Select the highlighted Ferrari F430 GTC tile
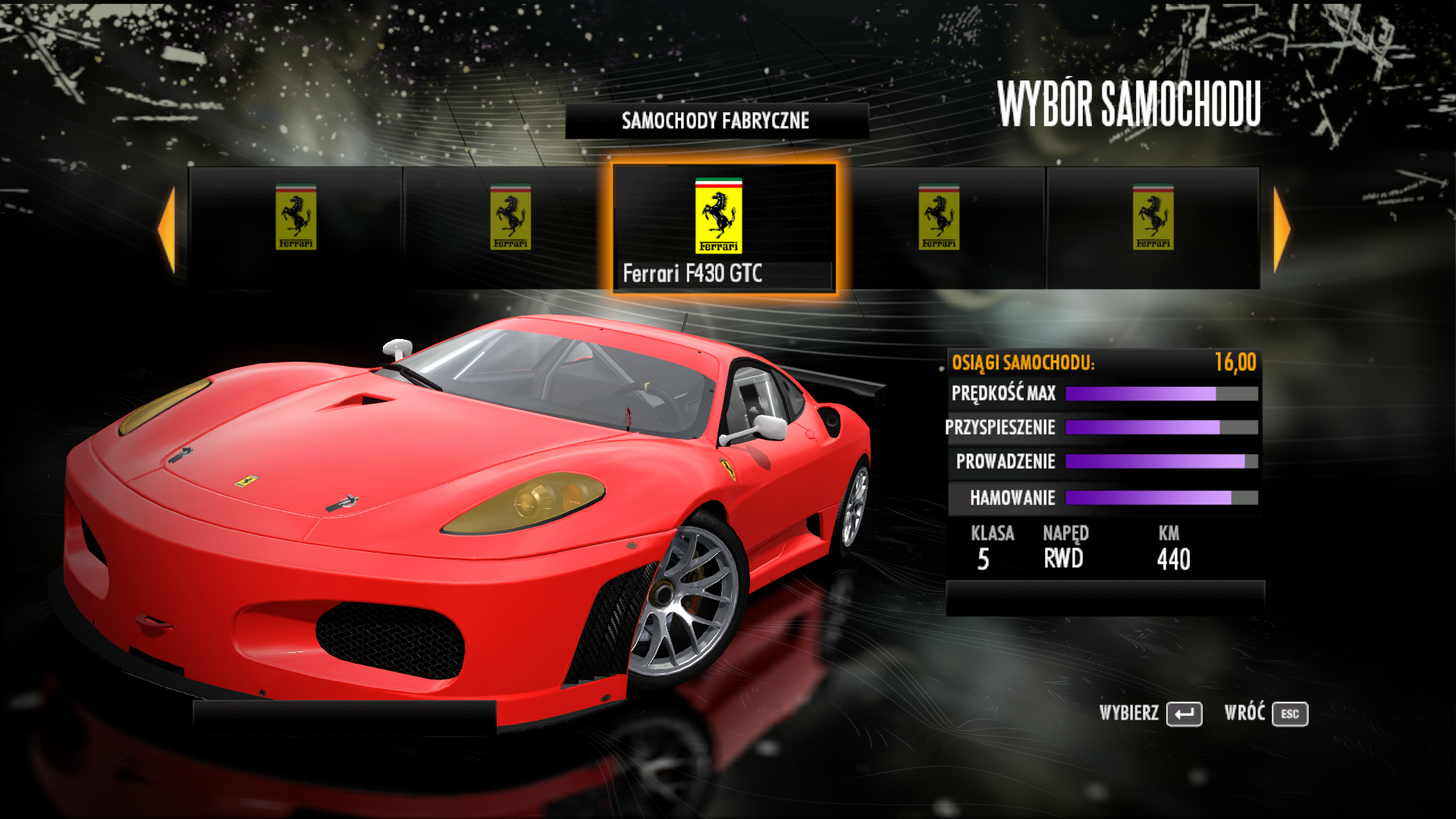 (724, 227)
